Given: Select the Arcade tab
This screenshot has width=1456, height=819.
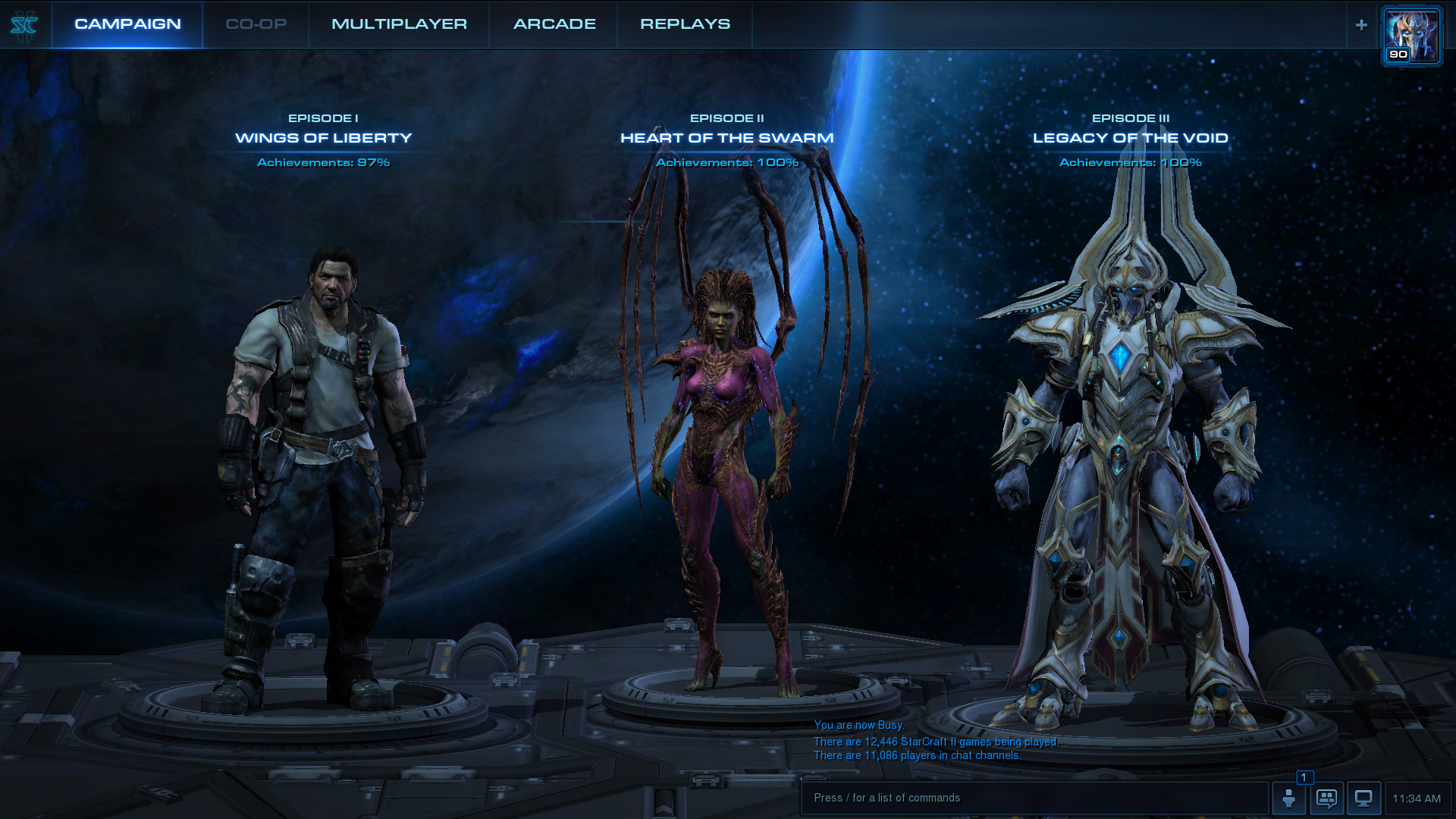Looking at the screenshot, I should pyautogui.click(x=554, y=24).
